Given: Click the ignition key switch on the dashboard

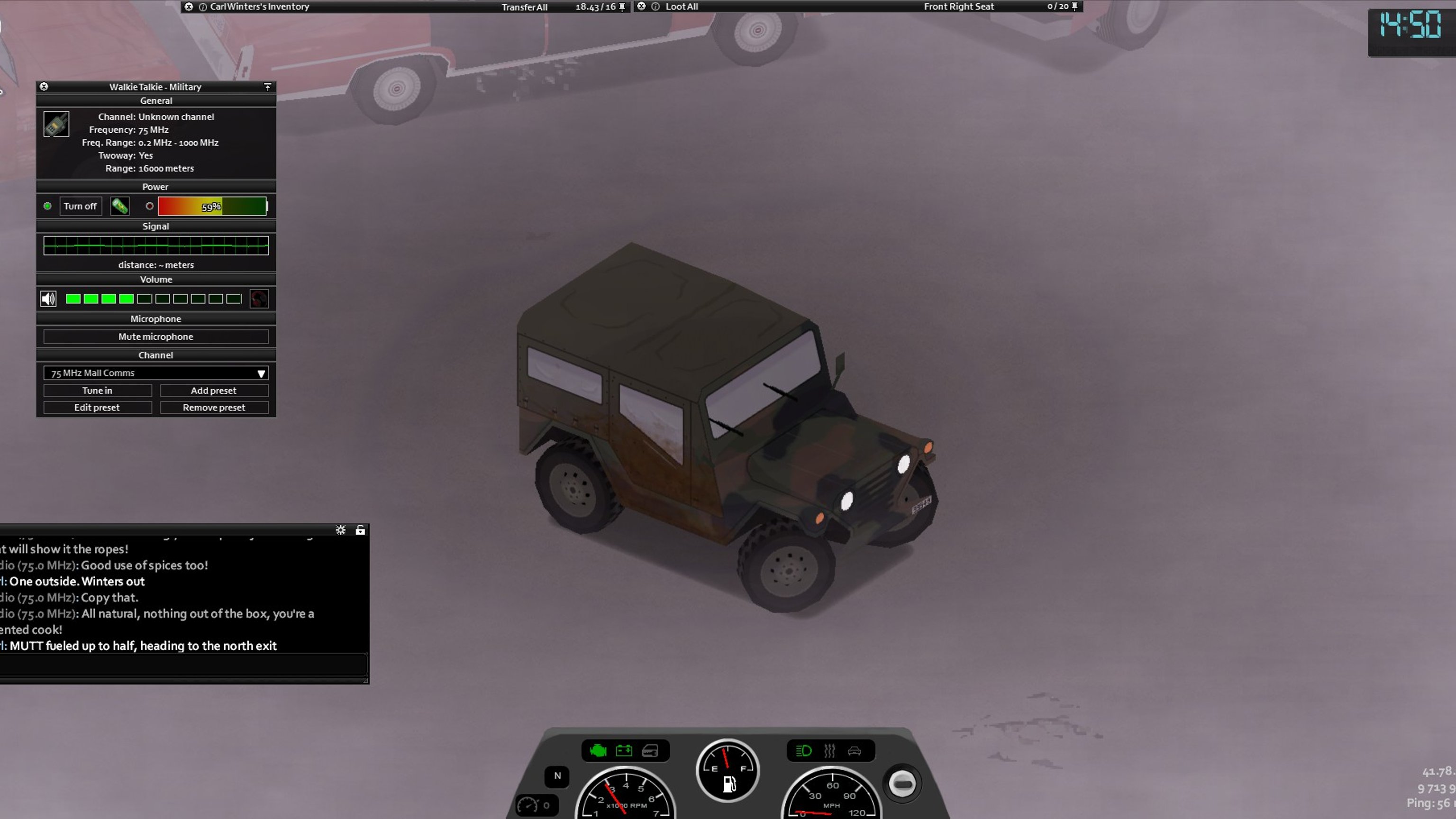Looking at the screenshot, I should (x=902, y=783).
